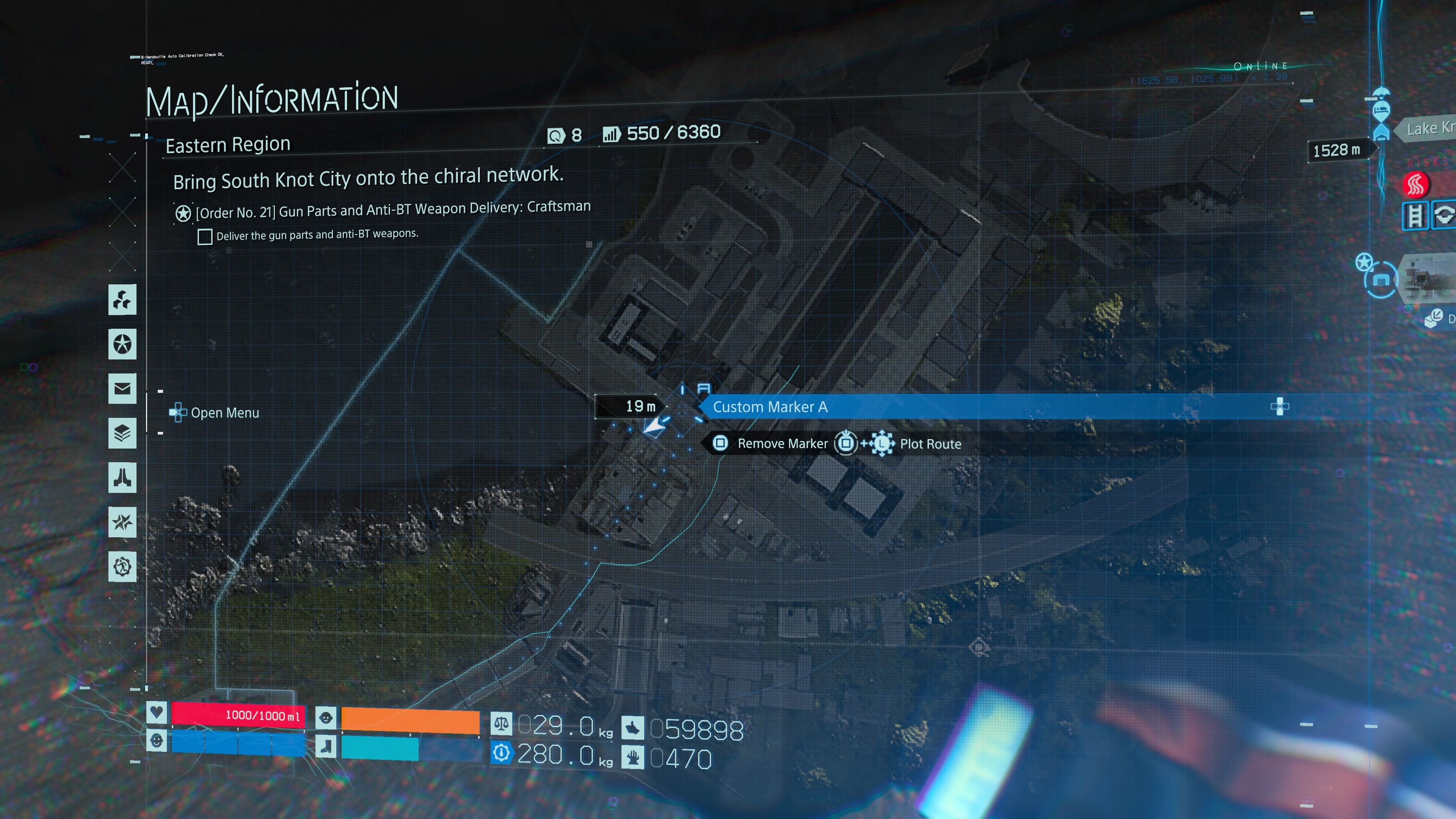Select the Cargo layers icon in the sidebar

click(122, 432)
